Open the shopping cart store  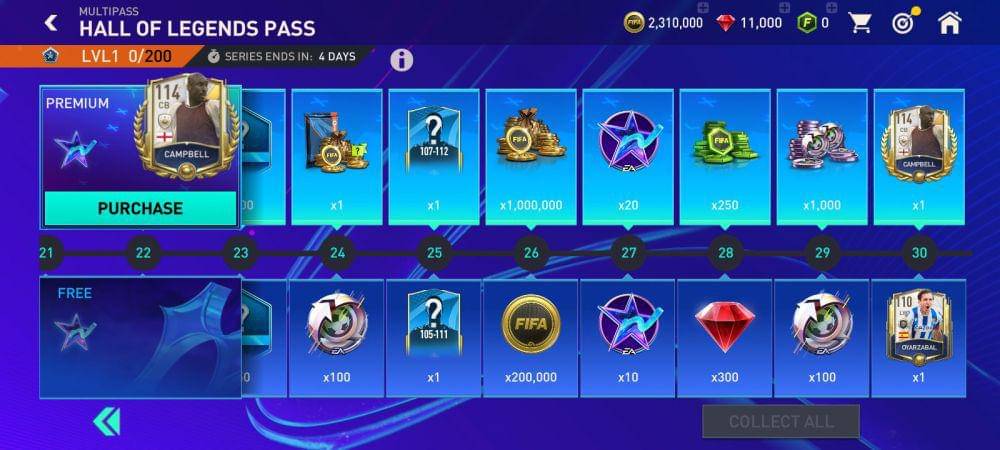pos(859,22)
